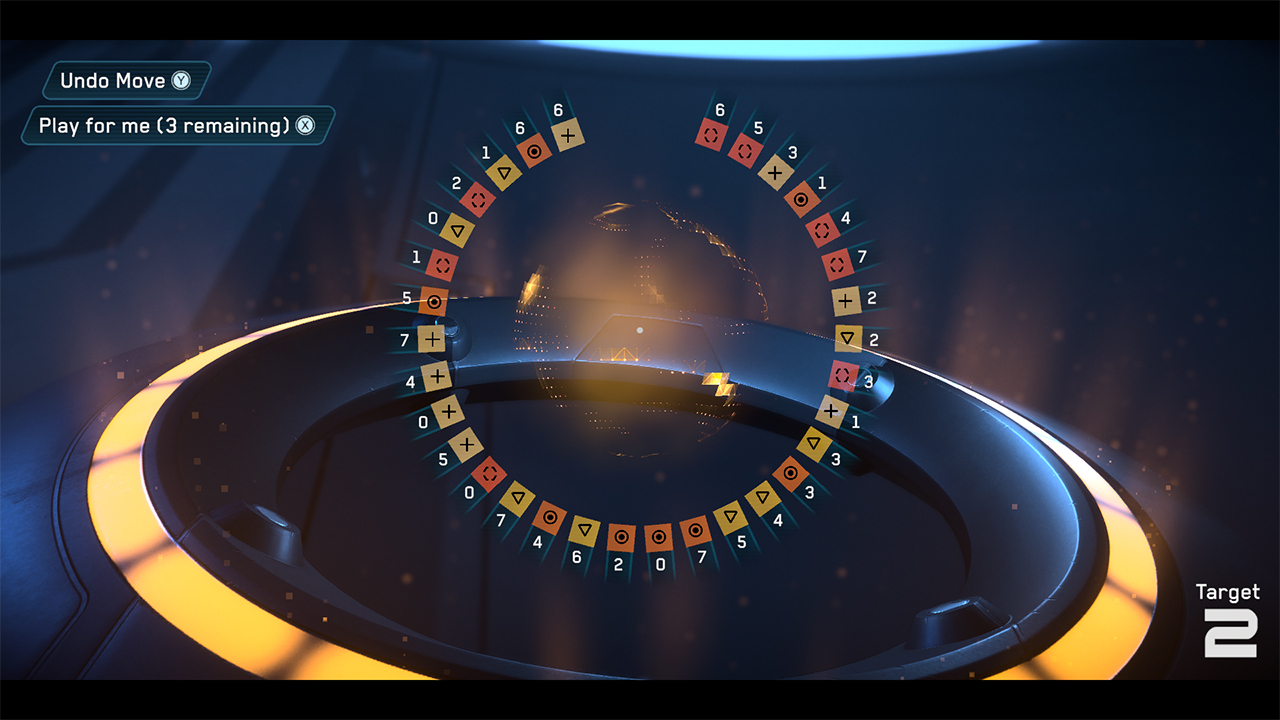
Task: Click the red dashed-square tile numbered 0 lower left
Action: tap(488, 473)
